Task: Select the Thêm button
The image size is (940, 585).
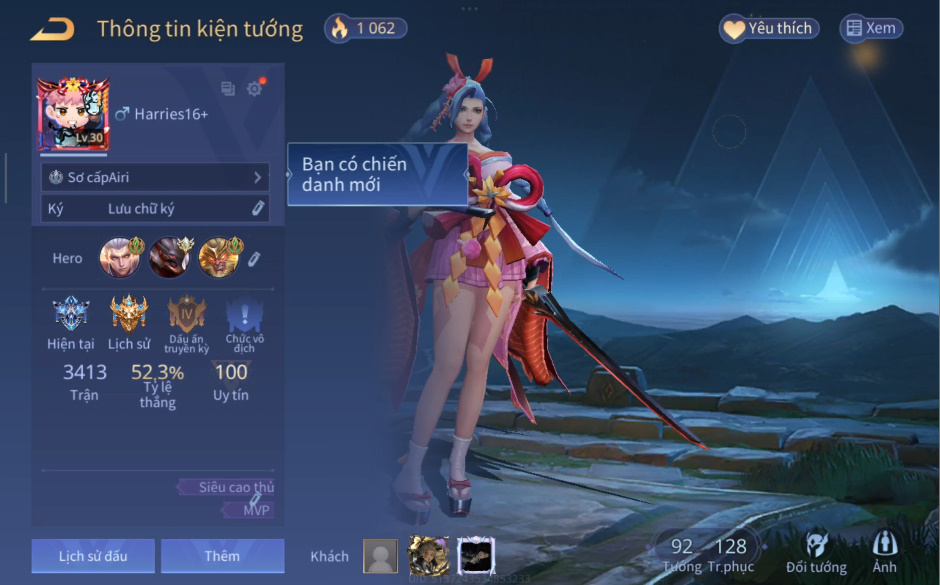Action: pyautogui.click(x=222, y=556)
